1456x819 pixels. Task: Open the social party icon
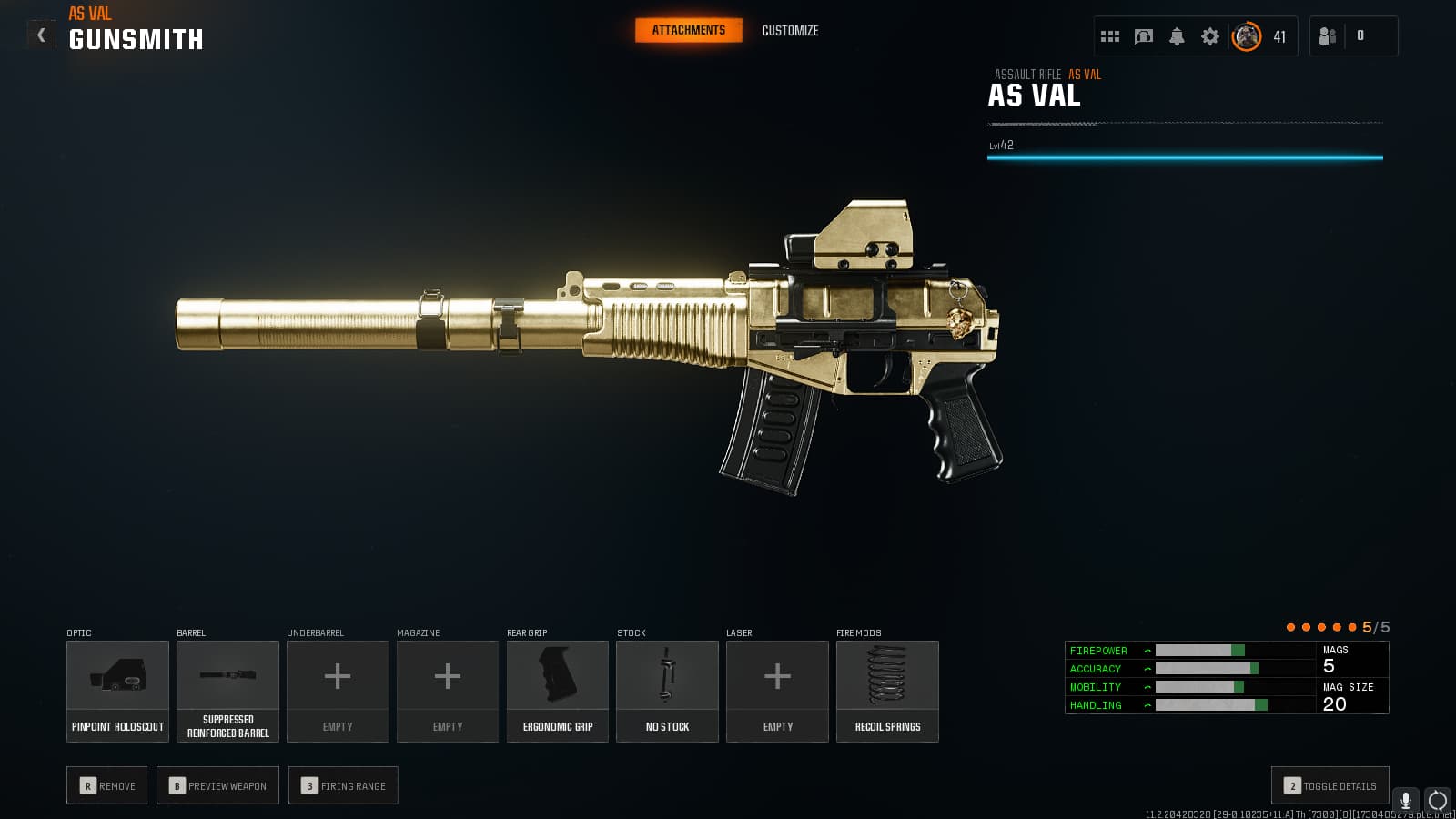coord(1328,36)
